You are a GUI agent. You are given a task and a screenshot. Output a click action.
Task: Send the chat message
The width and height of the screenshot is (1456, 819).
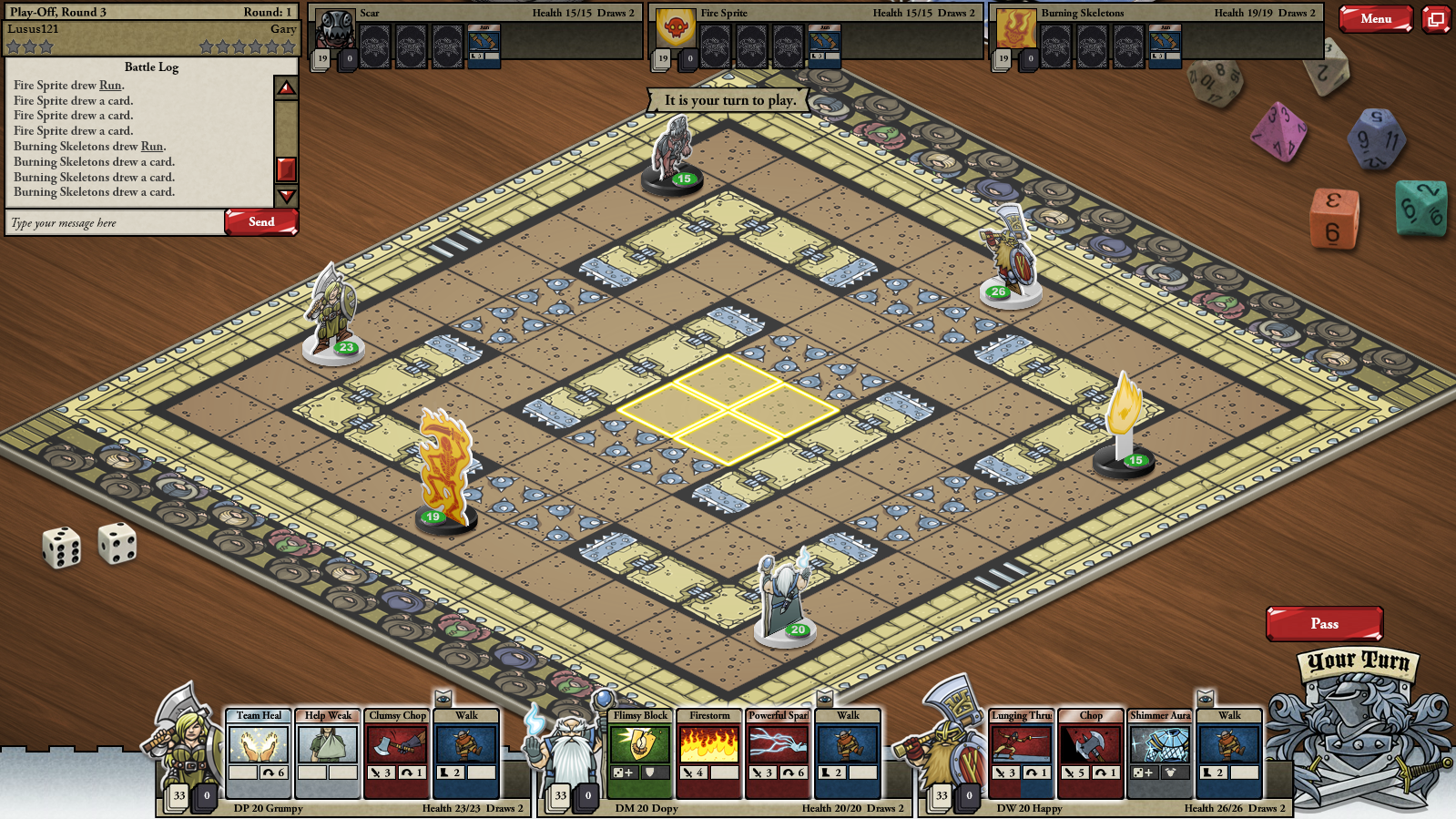tap(261, 222)
